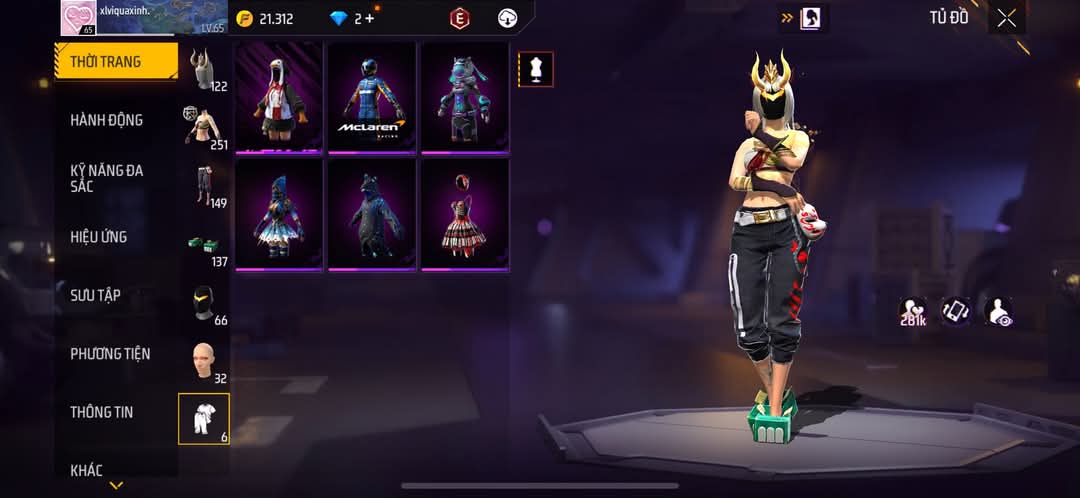Close the wardrobe with the X button
The image size is (1080, 498).
1006,18
